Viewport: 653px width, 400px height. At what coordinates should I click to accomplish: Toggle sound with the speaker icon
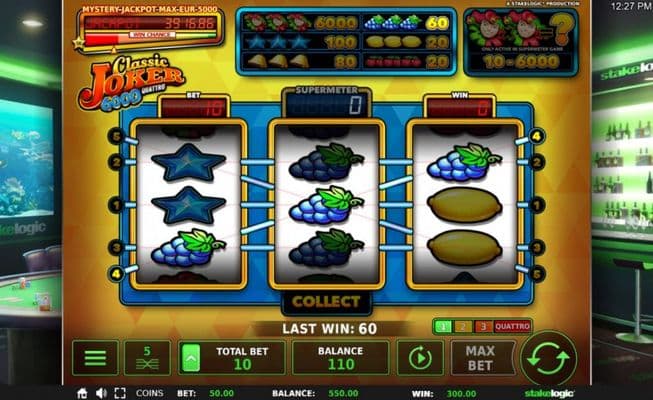(x=101, y=393)
